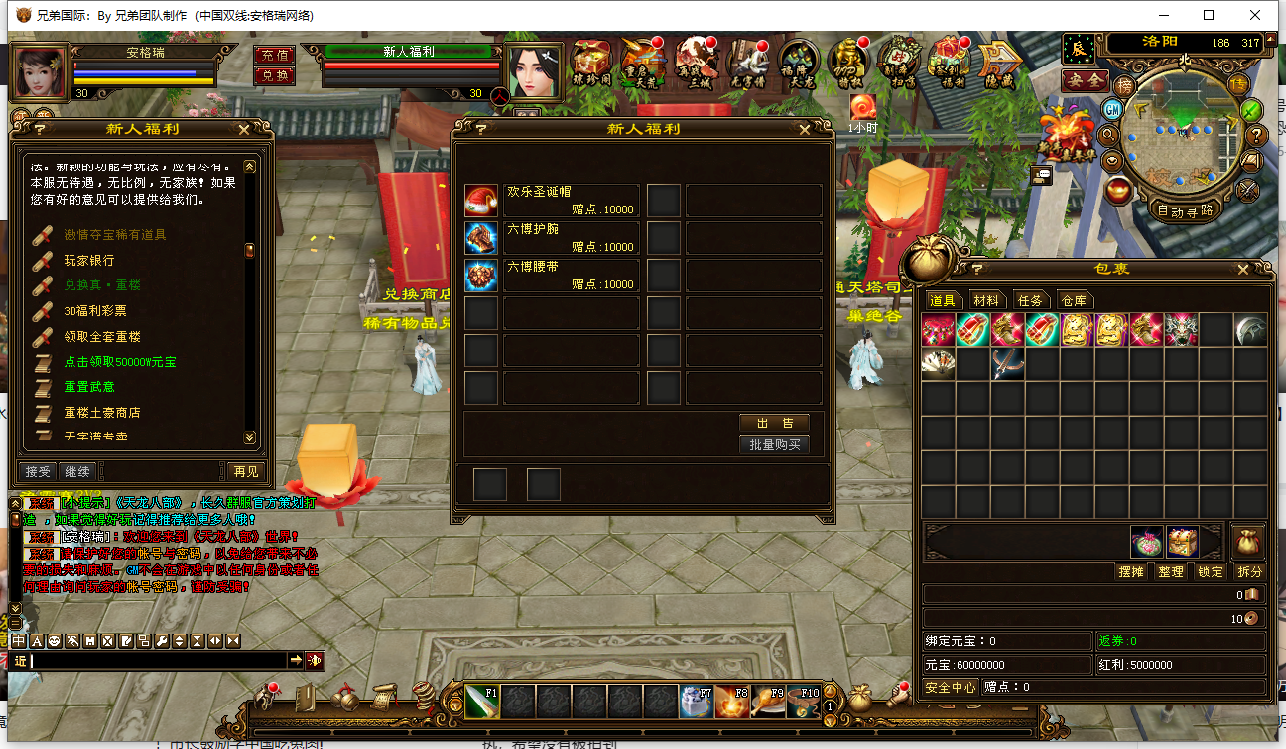Select the 重置武意 entry
The width and height of the screenshot is (1286, 749).
pos(89,387)
